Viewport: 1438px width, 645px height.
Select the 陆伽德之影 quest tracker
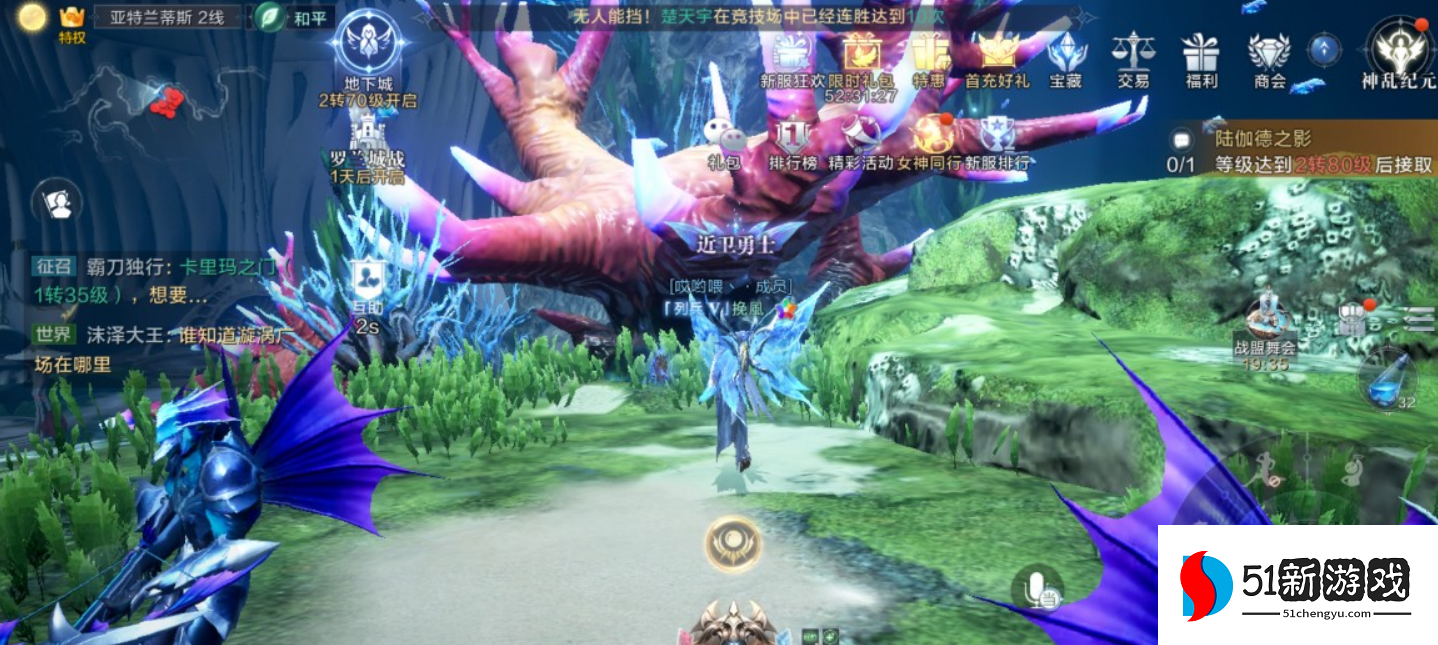(1300, 152)
